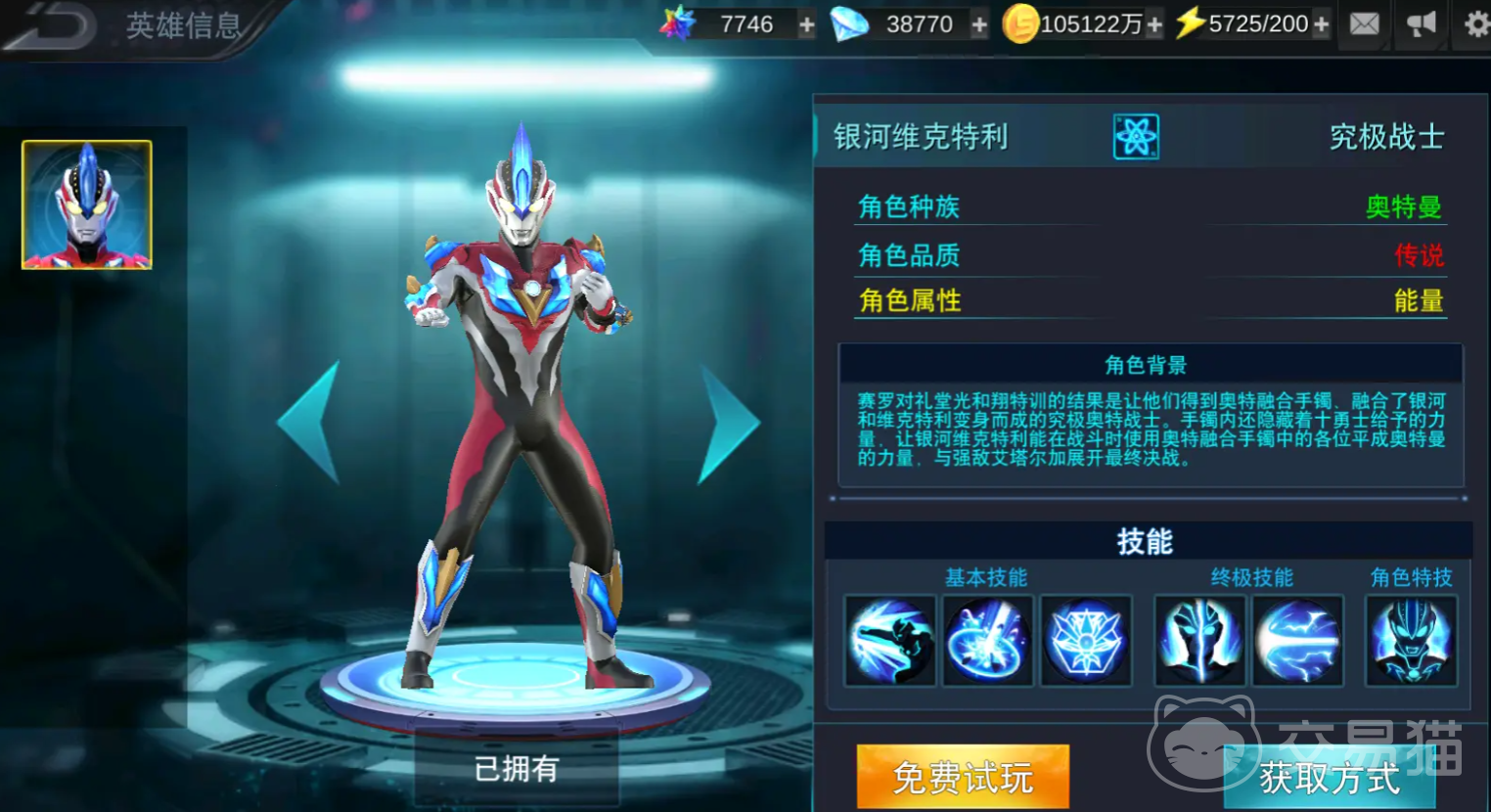Viewport: 1491px width, 812px height.
Task: Open the announcements megaphone icon
Action: click(1421, 23)
